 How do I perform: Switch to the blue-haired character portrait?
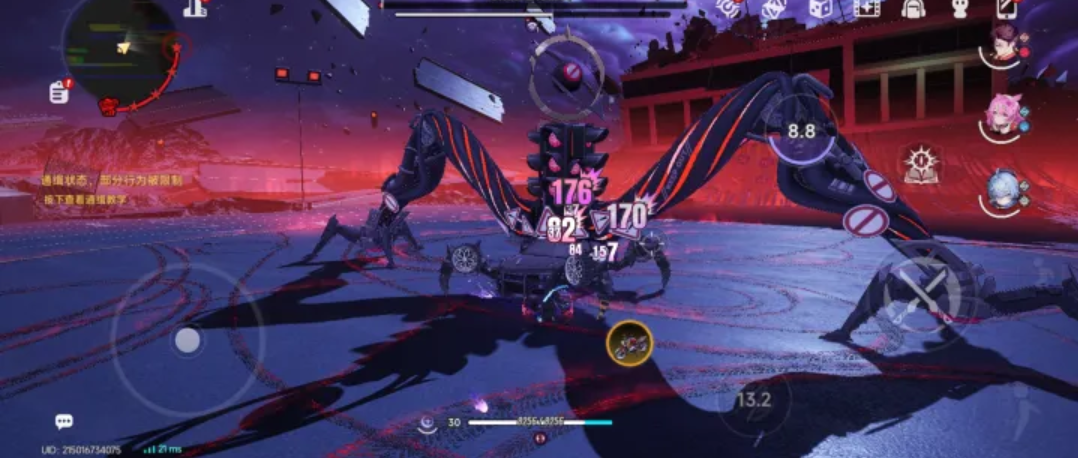click(x=1003, y=190)
